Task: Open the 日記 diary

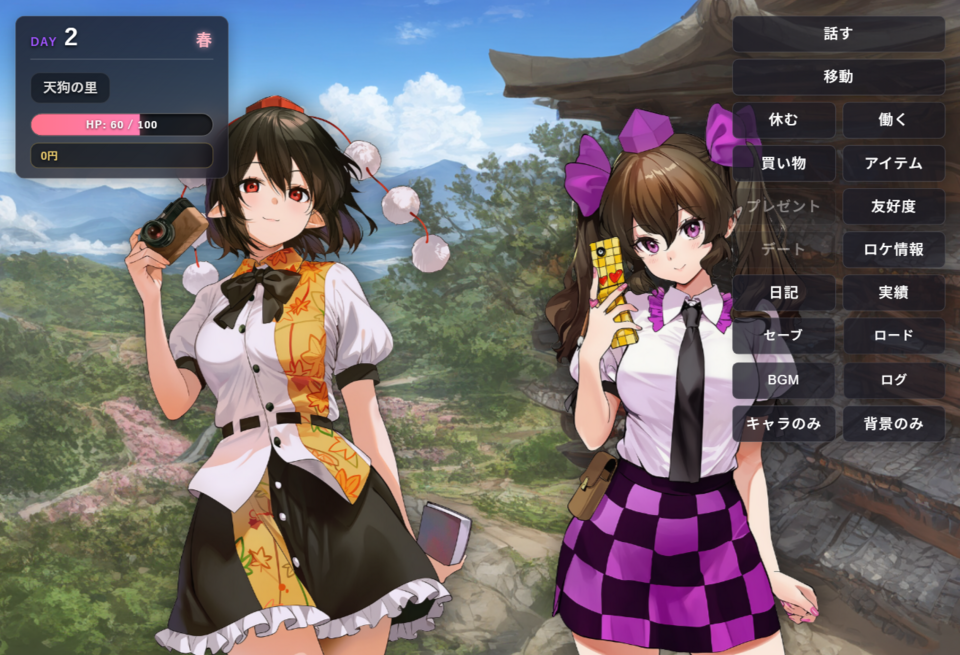Action: click(x=783, y=293)
